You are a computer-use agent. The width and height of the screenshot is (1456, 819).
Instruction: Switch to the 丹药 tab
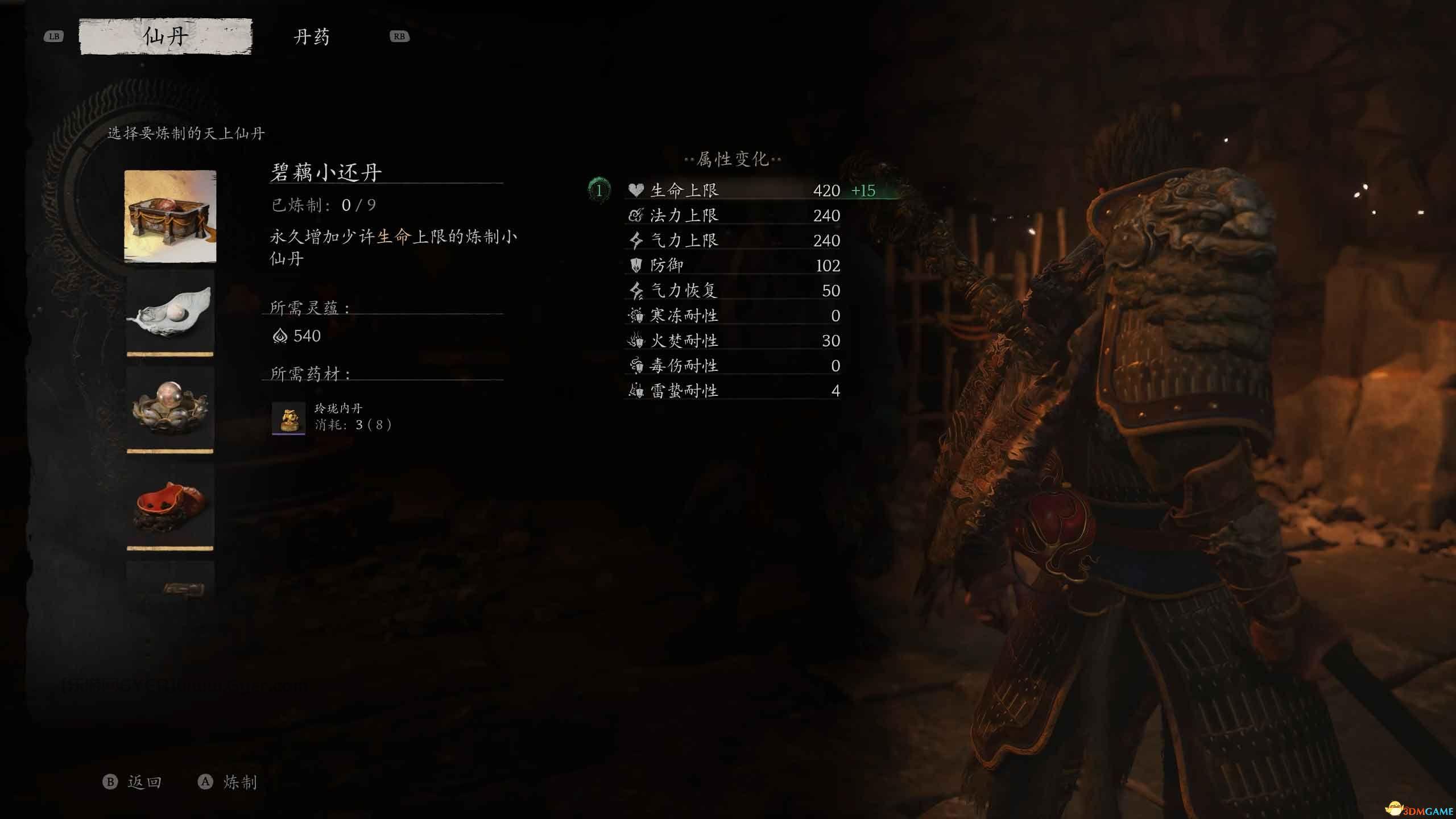[312, 36]
